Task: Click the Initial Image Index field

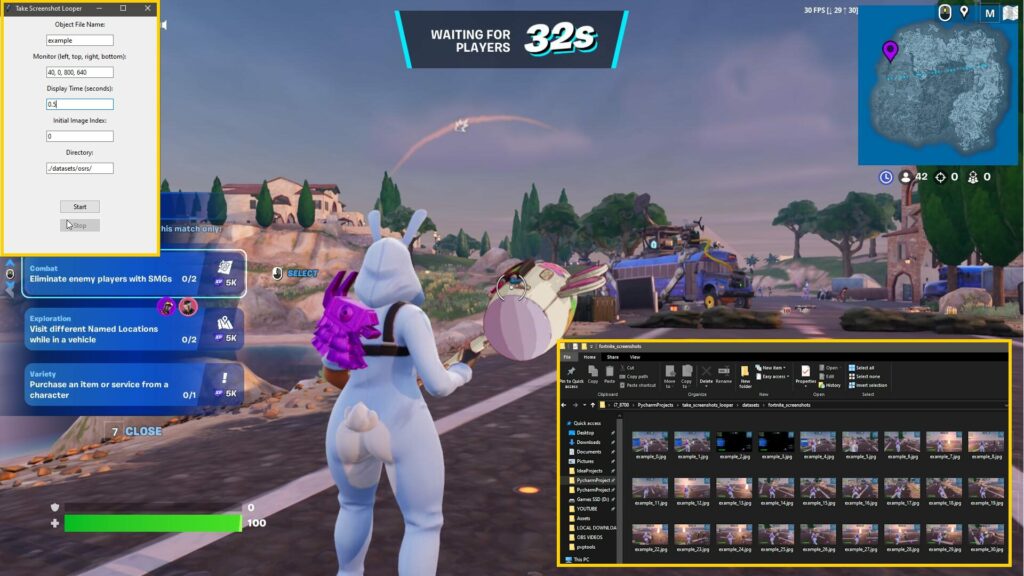Action: point(80,136)
